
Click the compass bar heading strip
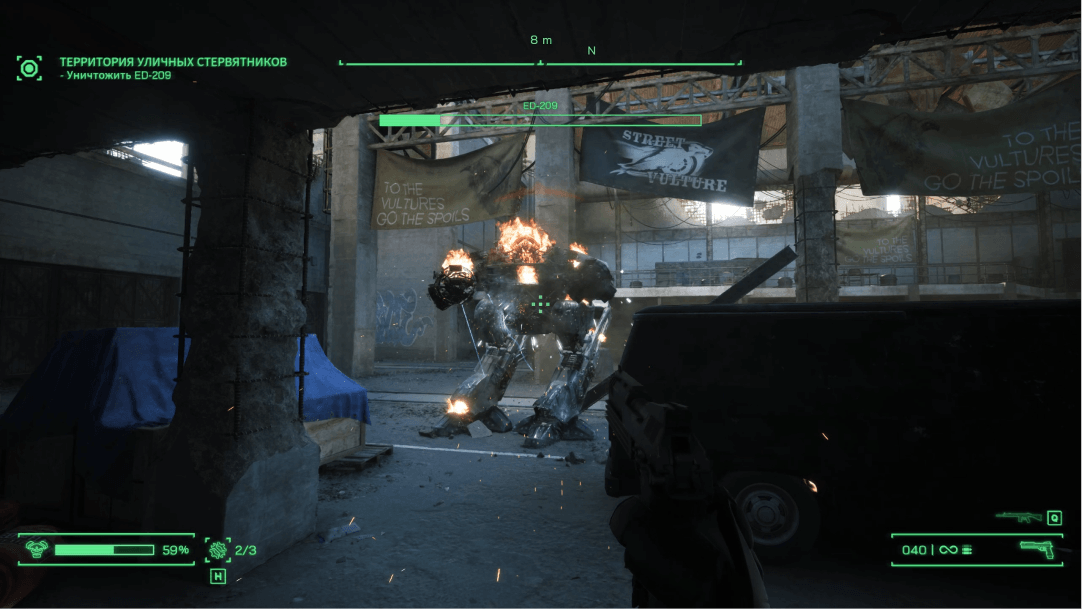[x=540, y=62]
